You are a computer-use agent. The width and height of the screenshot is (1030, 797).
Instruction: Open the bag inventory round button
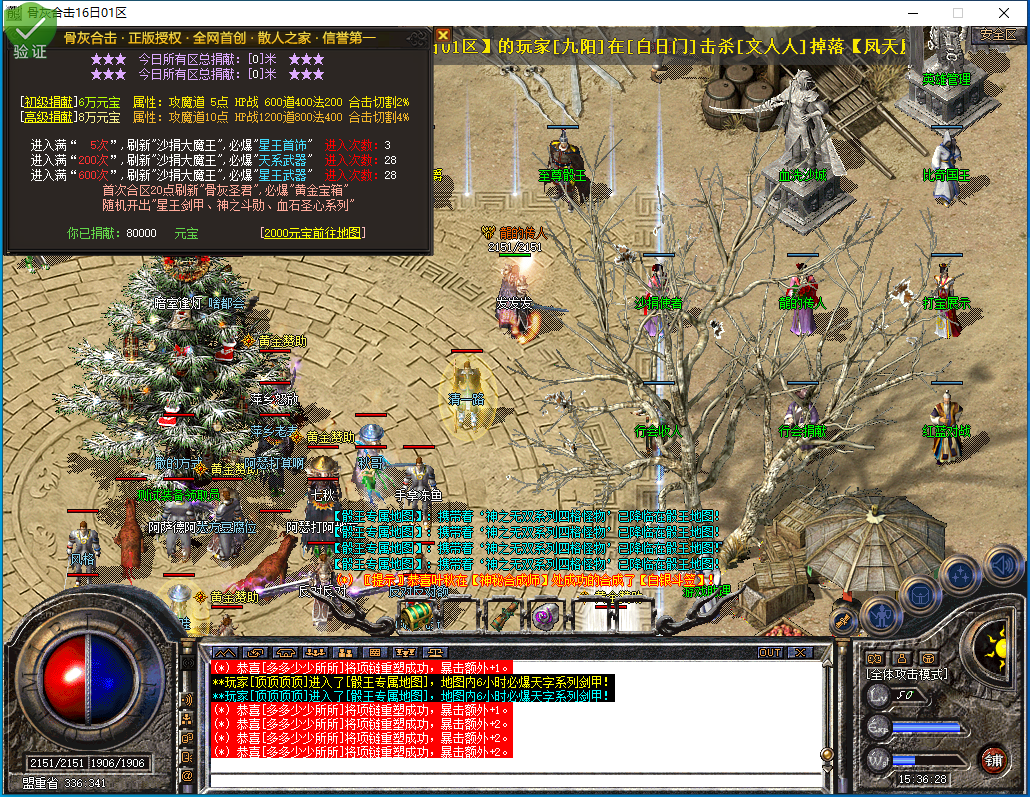[x=919, y=596]
